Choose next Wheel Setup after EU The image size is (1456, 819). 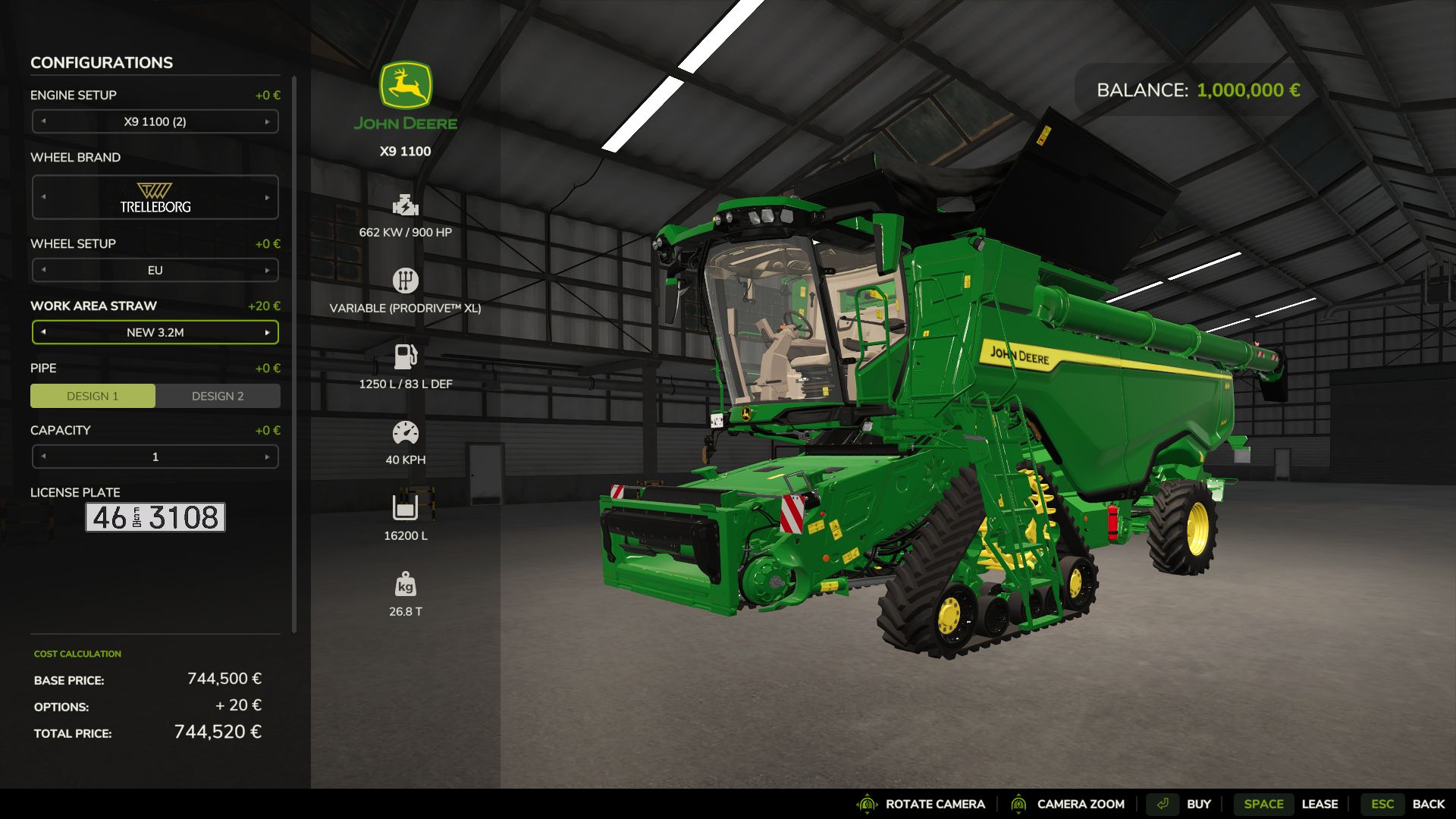click(267, 270)
